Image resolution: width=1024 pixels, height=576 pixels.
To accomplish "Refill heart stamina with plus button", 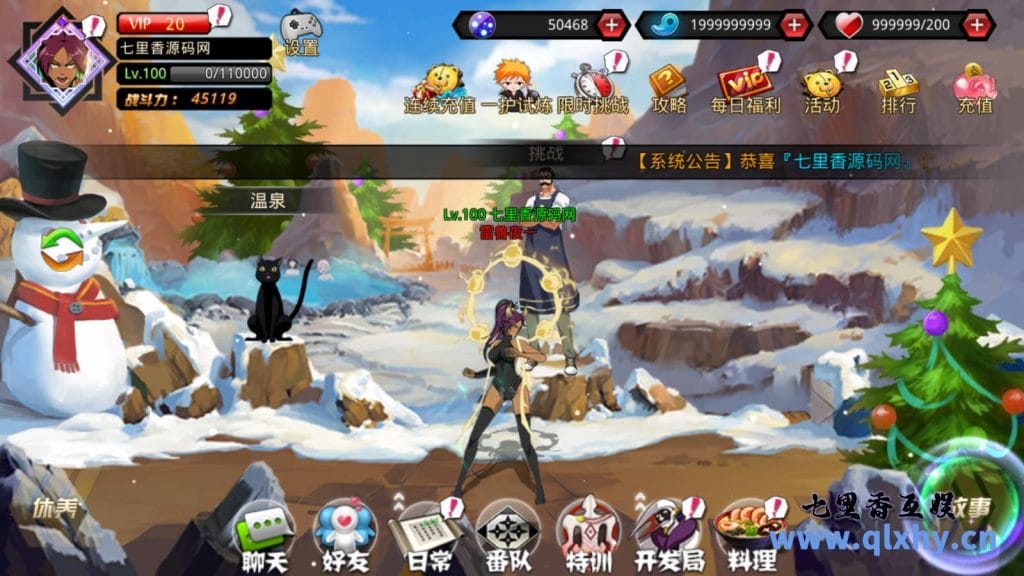I will (x=976, y=24).
